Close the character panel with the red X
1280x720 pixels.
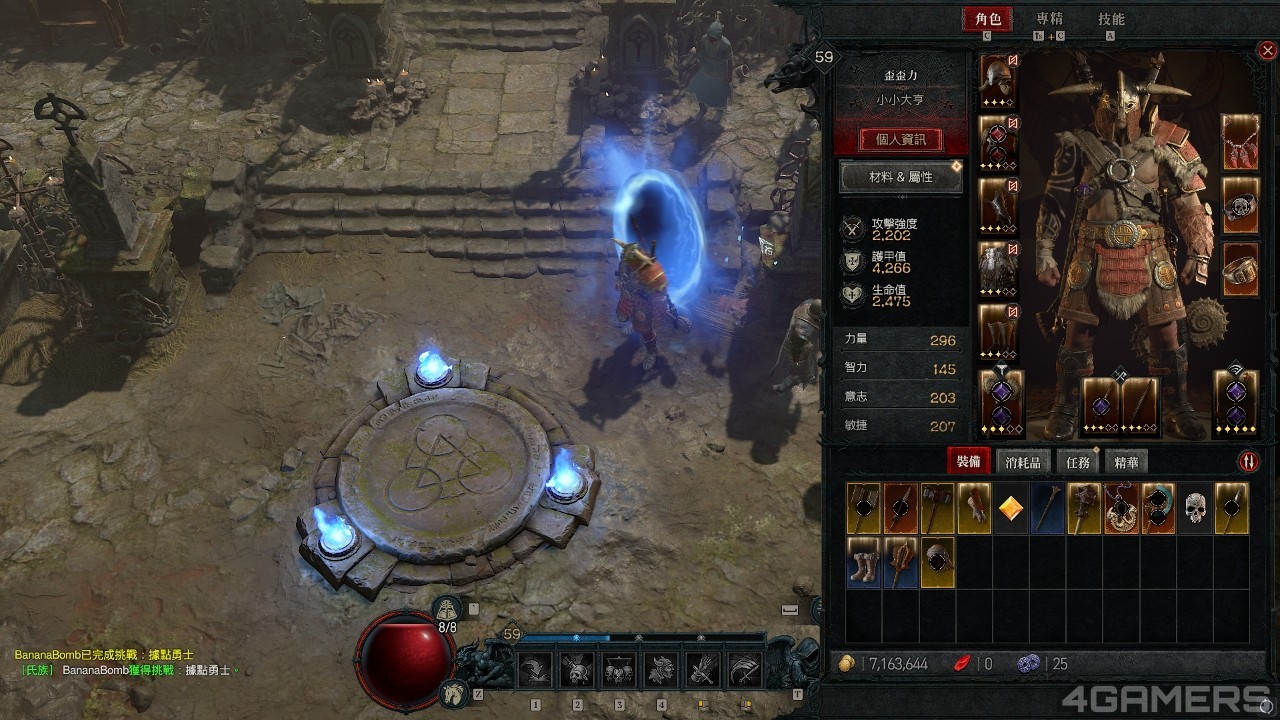click(1267, 50)
